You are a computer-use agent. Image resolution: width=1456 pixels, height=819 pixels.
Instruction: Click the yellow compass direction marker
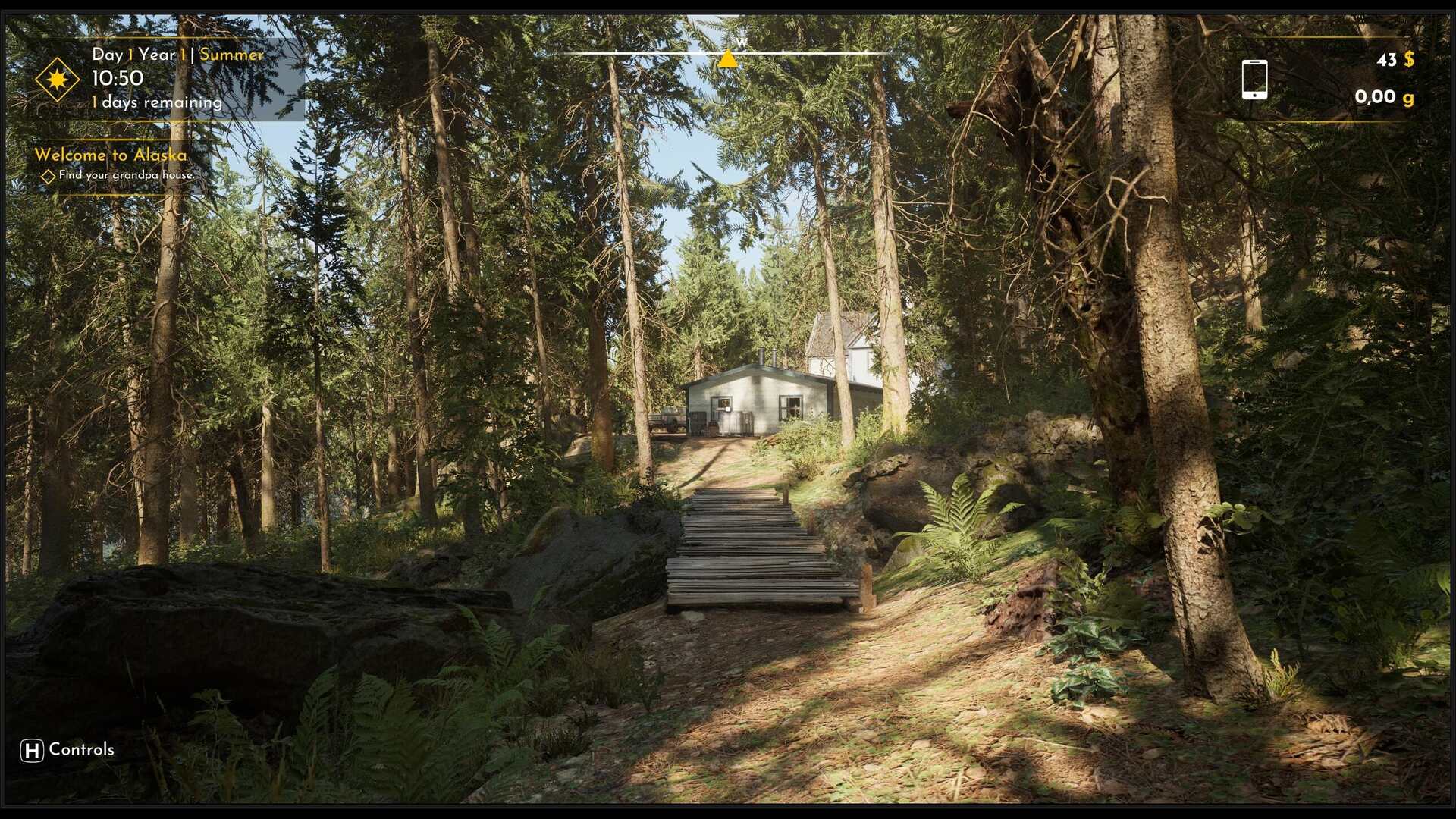coord(727,59)
